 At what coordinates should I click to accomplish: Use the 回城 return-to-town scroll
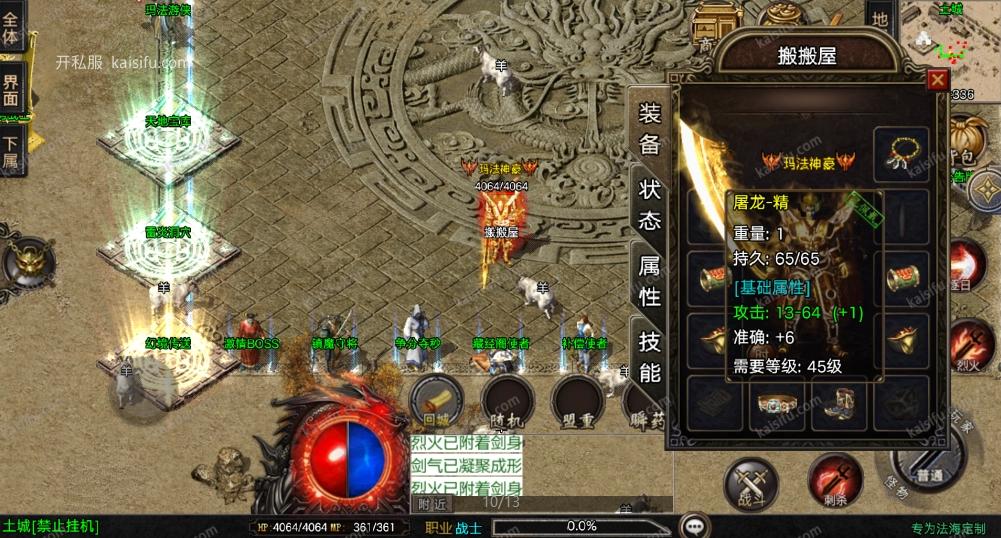[437, 399]
